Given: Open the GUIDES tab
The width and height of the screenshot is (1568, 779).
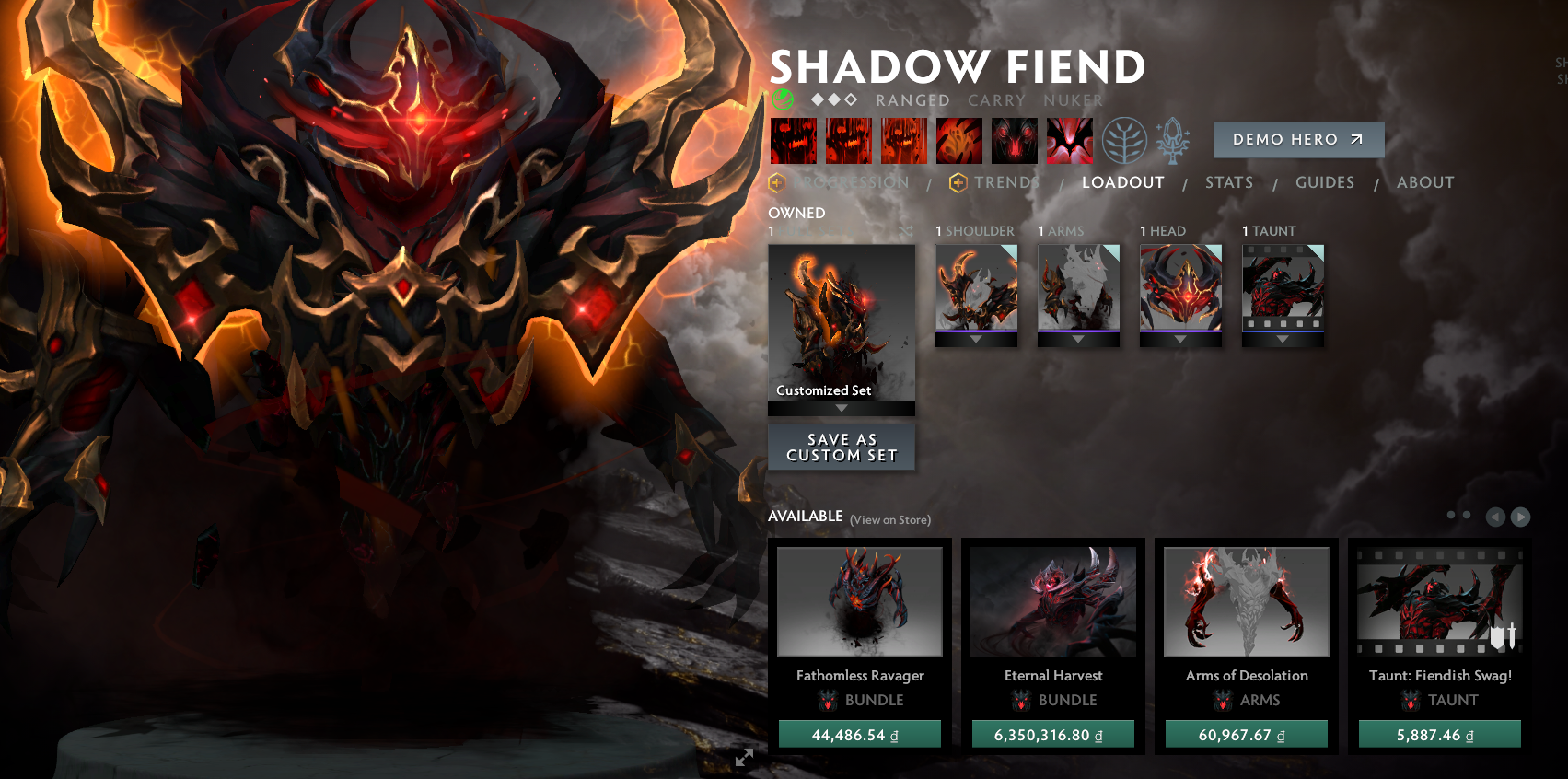Looking at the screenshot, I should [x=1324, y=182].
